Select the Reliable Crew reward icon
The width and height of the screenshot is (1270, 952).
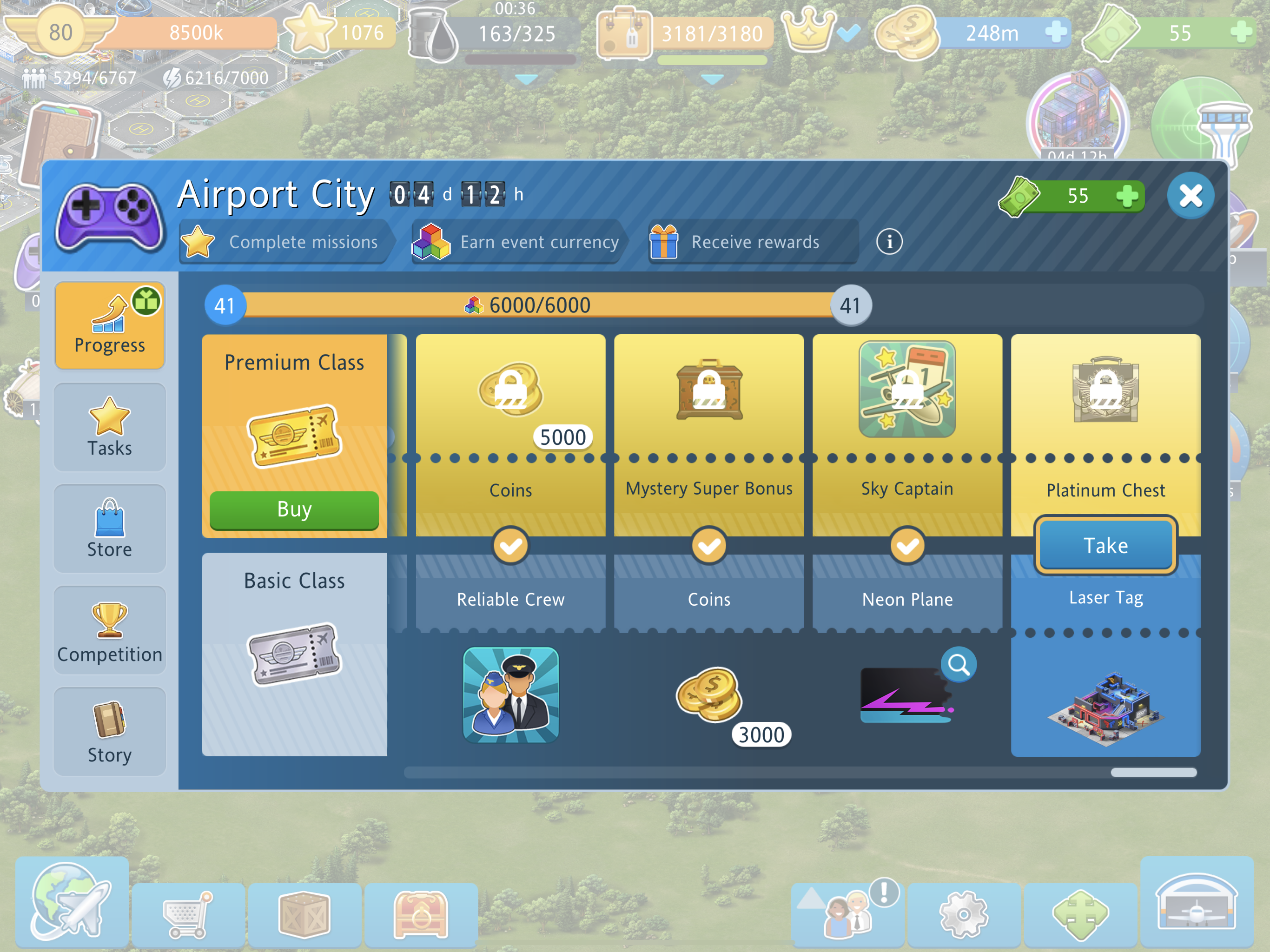[510, 695]
